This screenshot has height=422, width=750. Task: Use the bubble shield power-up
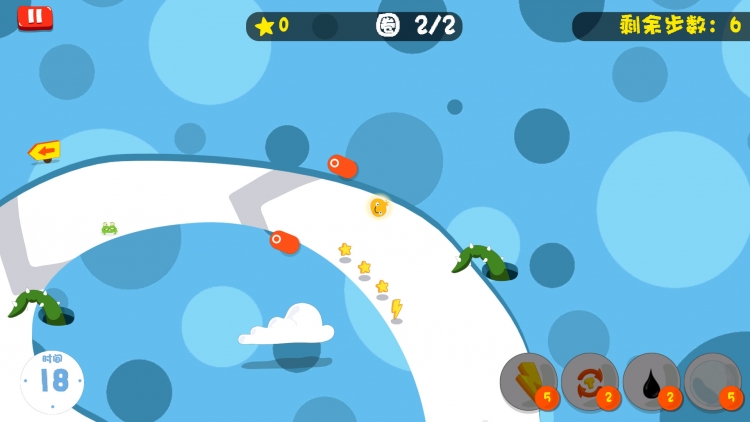coord(712,381)
